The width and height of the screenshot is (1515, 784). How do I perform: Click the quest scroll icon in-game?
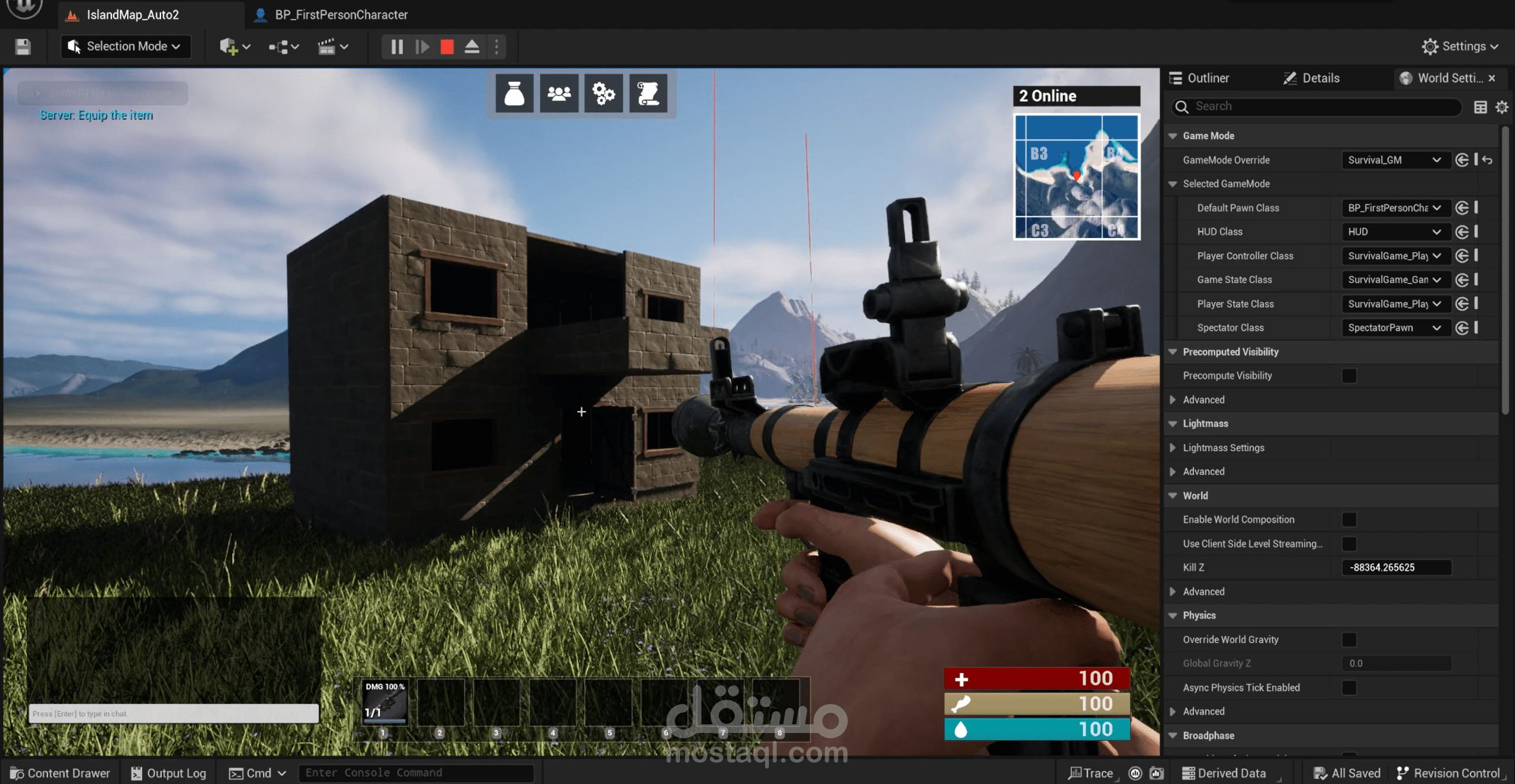pos(649,93)
